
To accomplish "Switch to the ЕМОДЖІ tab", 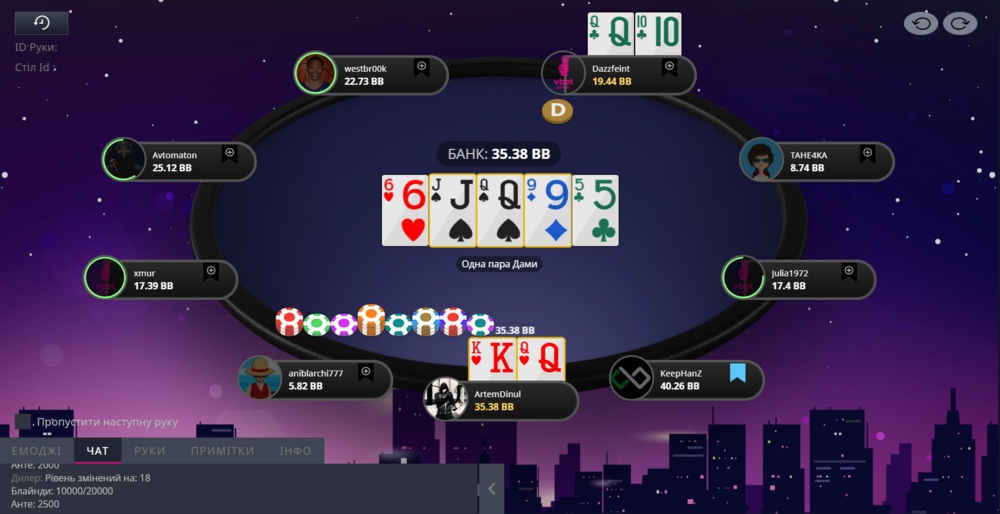I will click(37, 451).
